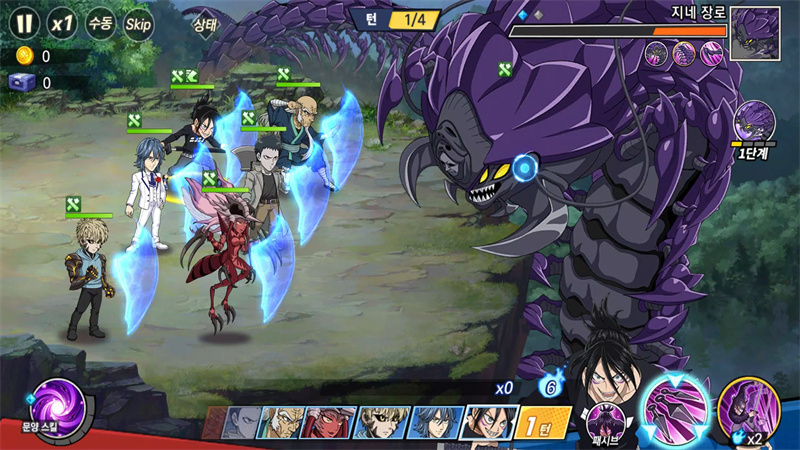Select the blue-haired hero turn-order portrait

[x=431, y=423]
